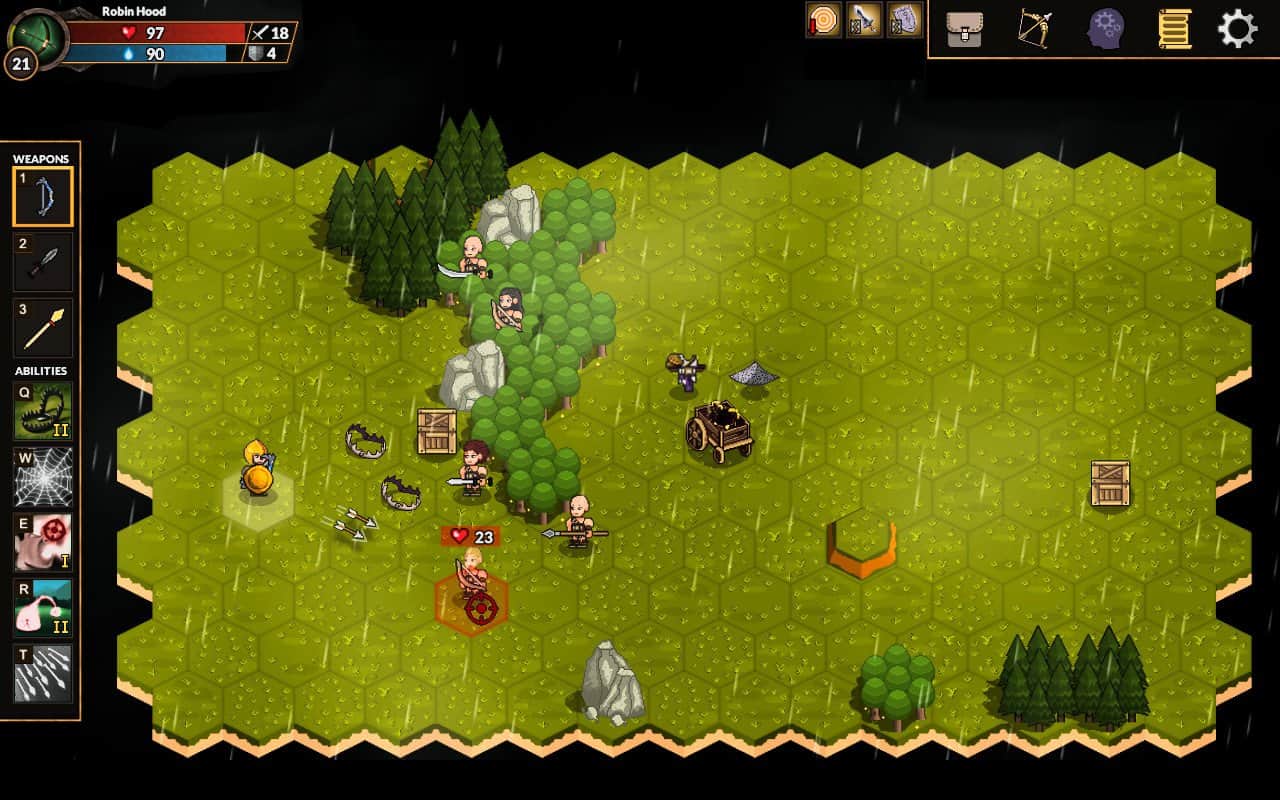Select the bow weapon slot
Viewport: 1280px width, 800px height.
point(43,196)
